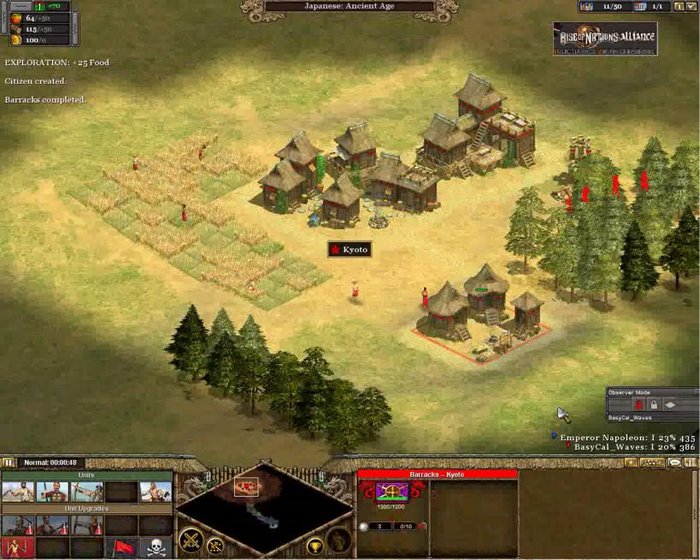Activate the crossed swords button beside minimap
Image resolution: width=700 pixels, height=560 pixels.
(191, 540)
